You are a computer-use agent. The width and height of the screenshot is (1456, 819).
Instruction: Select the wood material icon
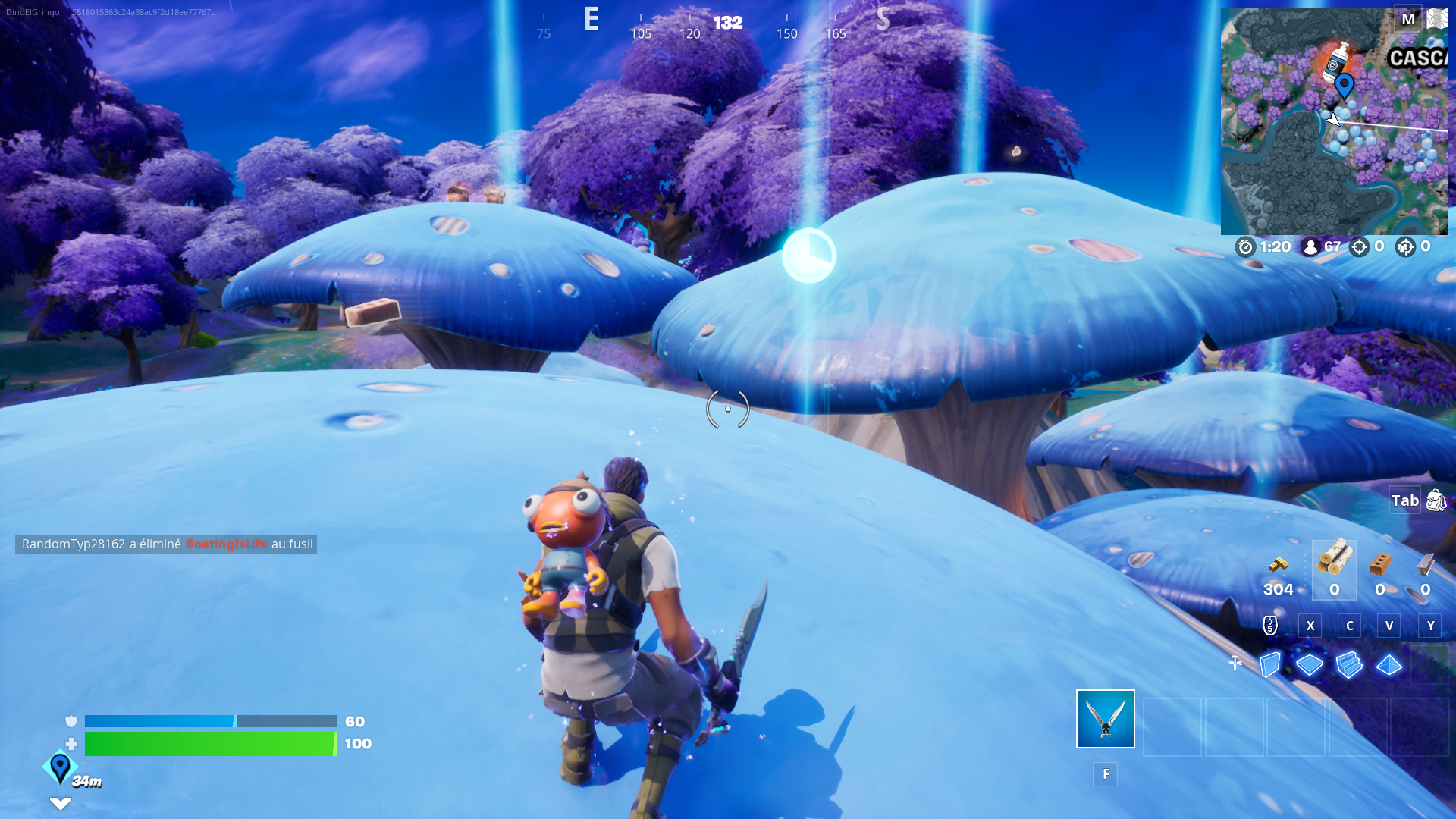[x=1334, y=567]
